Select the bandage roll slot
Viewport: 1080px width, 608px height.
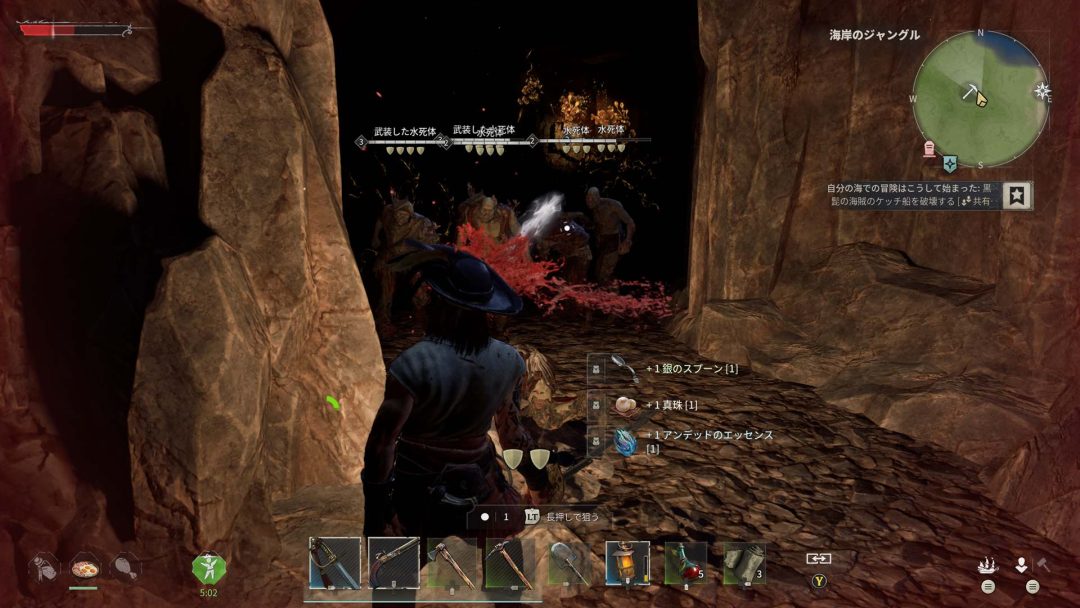point(743,563)
